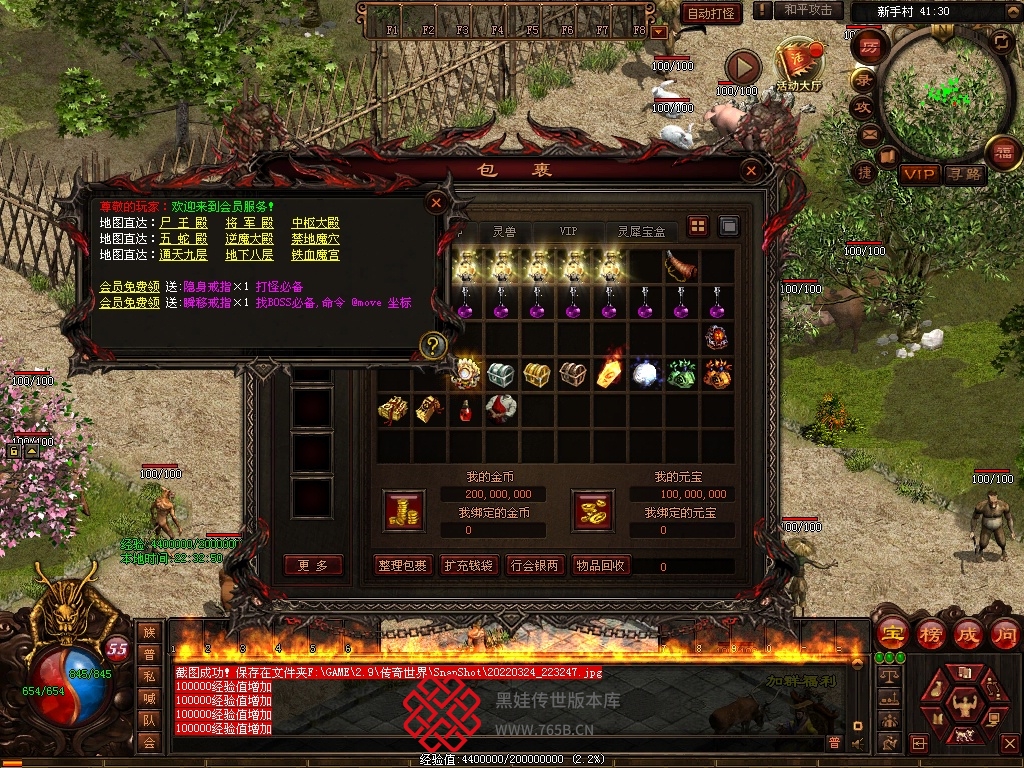
Task: Close the member service dialog
Action: click(x=436, y=203)
